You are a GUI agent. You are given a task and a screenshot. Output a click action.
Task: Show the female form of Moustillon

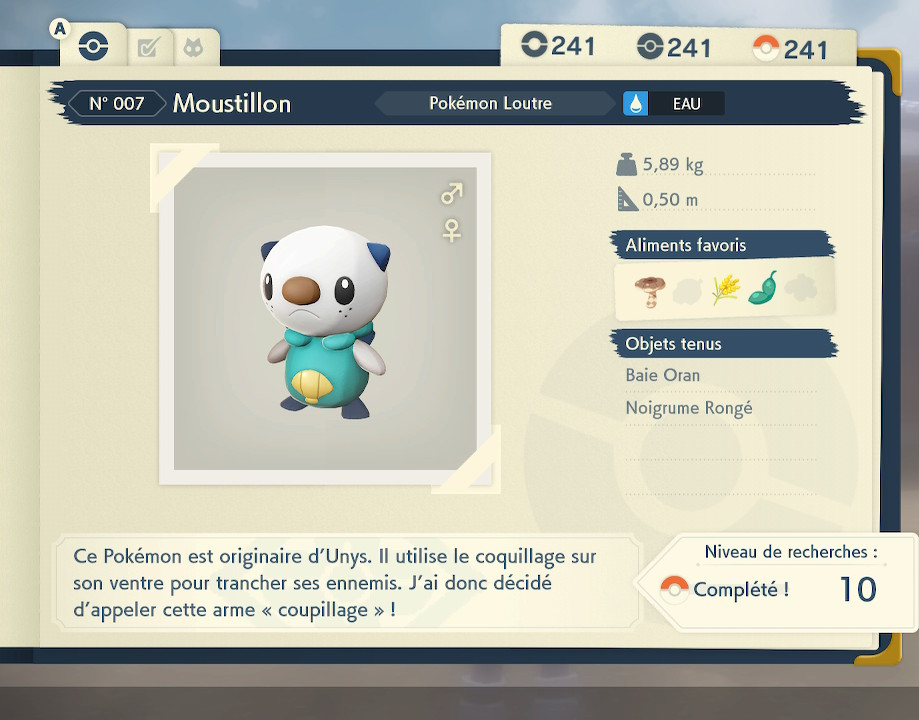pyautogui.click(x=452, y=231)
